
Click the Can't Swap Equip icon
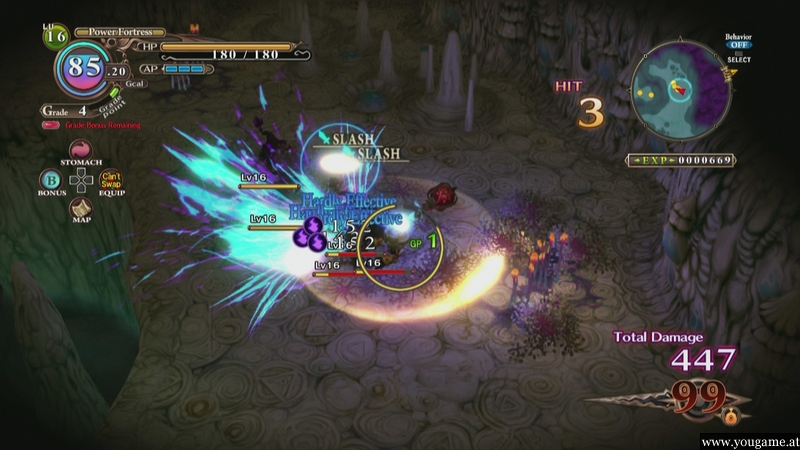(x=111, y=180)
